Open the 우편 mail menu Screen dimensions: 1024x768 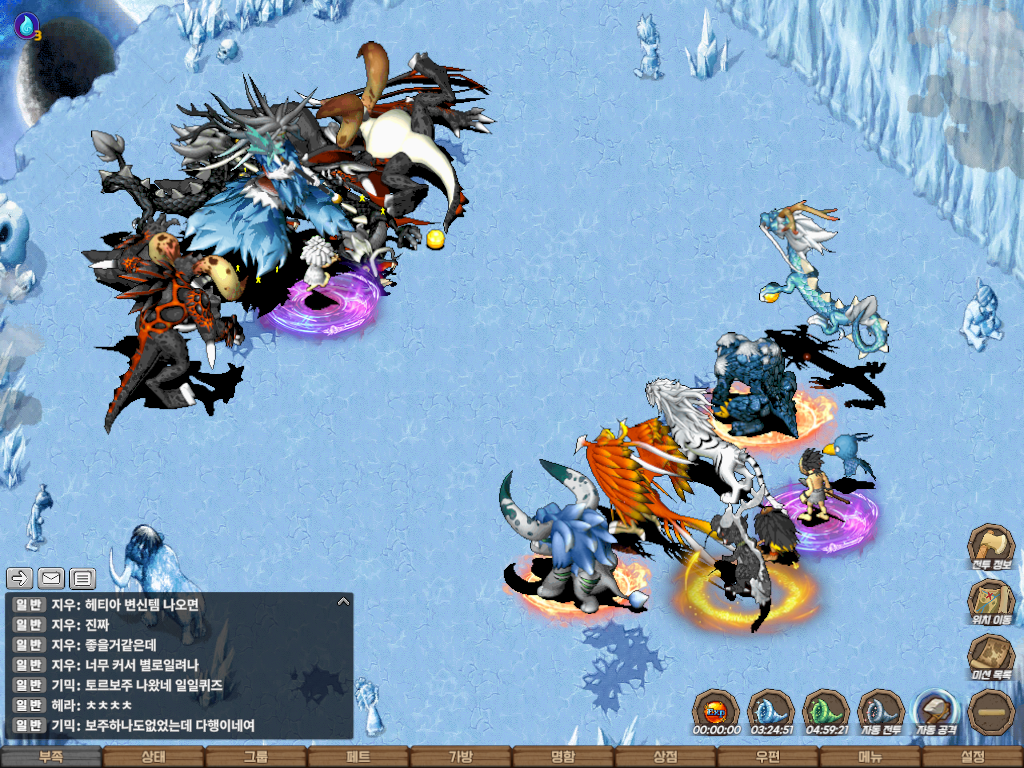click(x=767, y=757)
